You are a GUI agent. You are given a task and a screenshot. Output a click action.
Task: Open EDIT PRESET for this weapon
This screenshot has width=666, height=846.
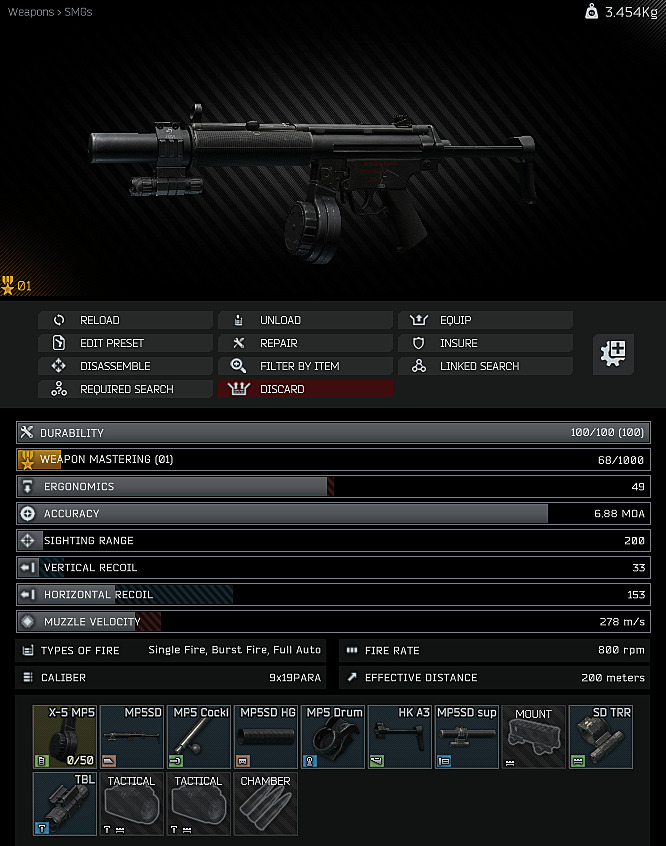pos(125,343)
